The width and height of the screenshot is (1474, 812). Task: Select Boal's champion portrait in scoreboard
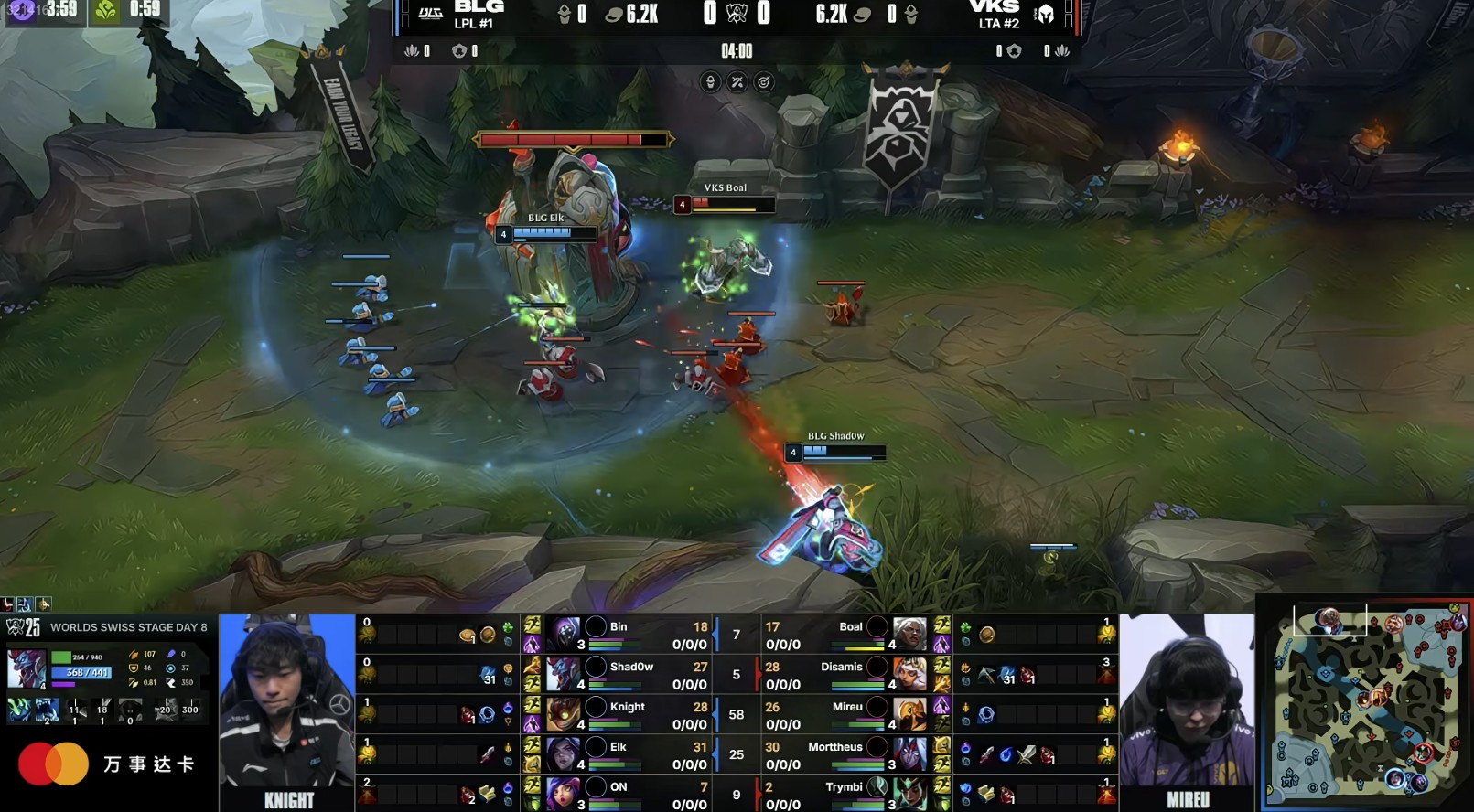[909, 634]
